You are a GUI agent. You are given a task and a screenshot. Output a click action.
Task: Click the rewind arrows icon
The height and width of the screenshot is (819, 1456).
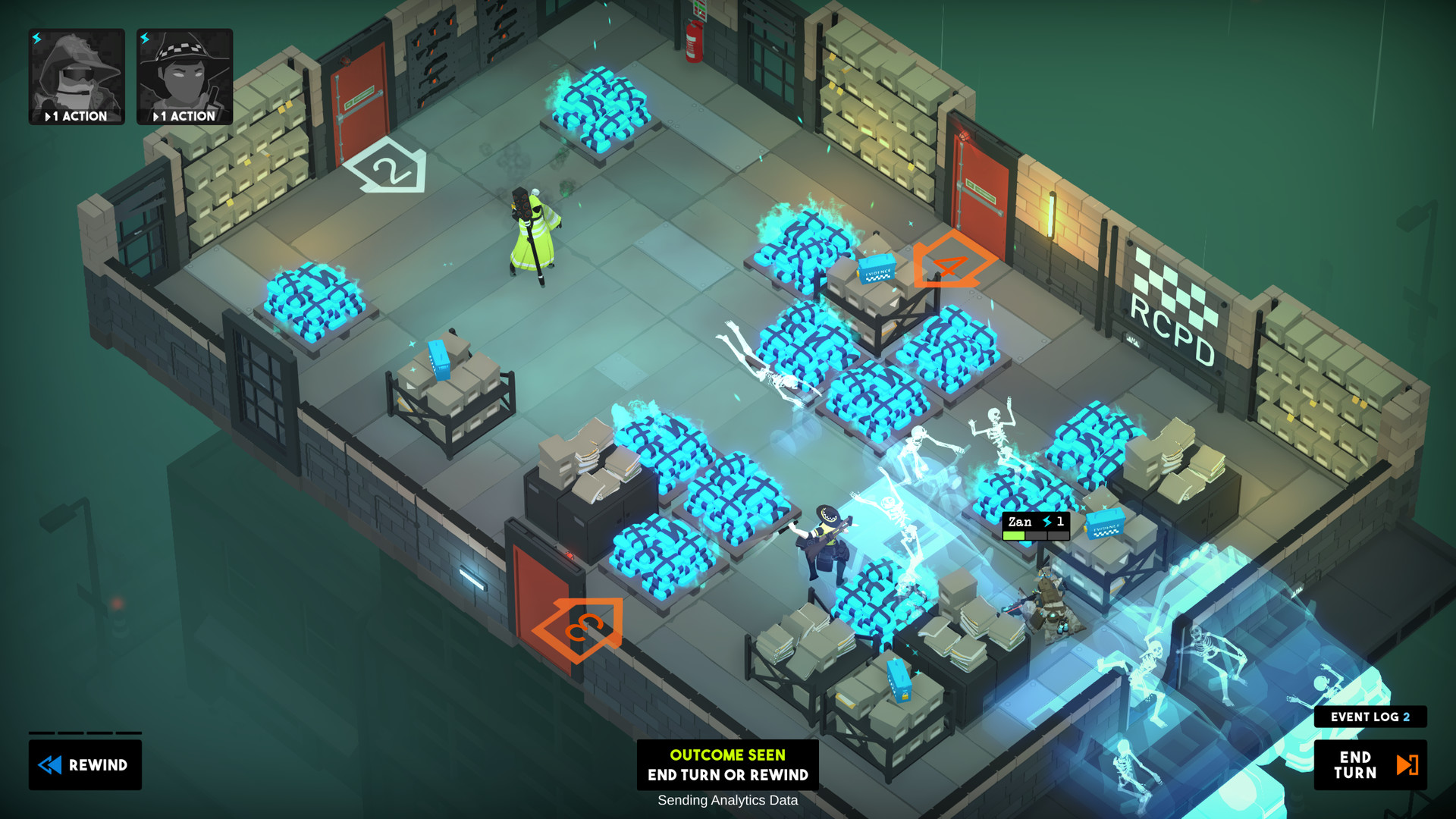pos(51,765)
